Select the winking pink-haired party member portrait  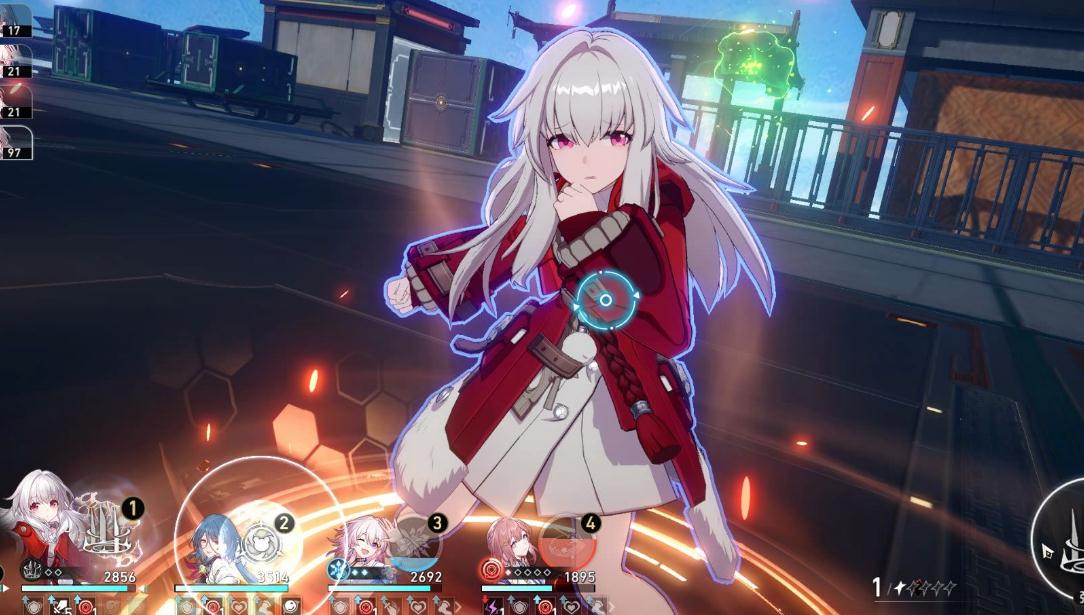pyautogui.click(x=359, y=546)
